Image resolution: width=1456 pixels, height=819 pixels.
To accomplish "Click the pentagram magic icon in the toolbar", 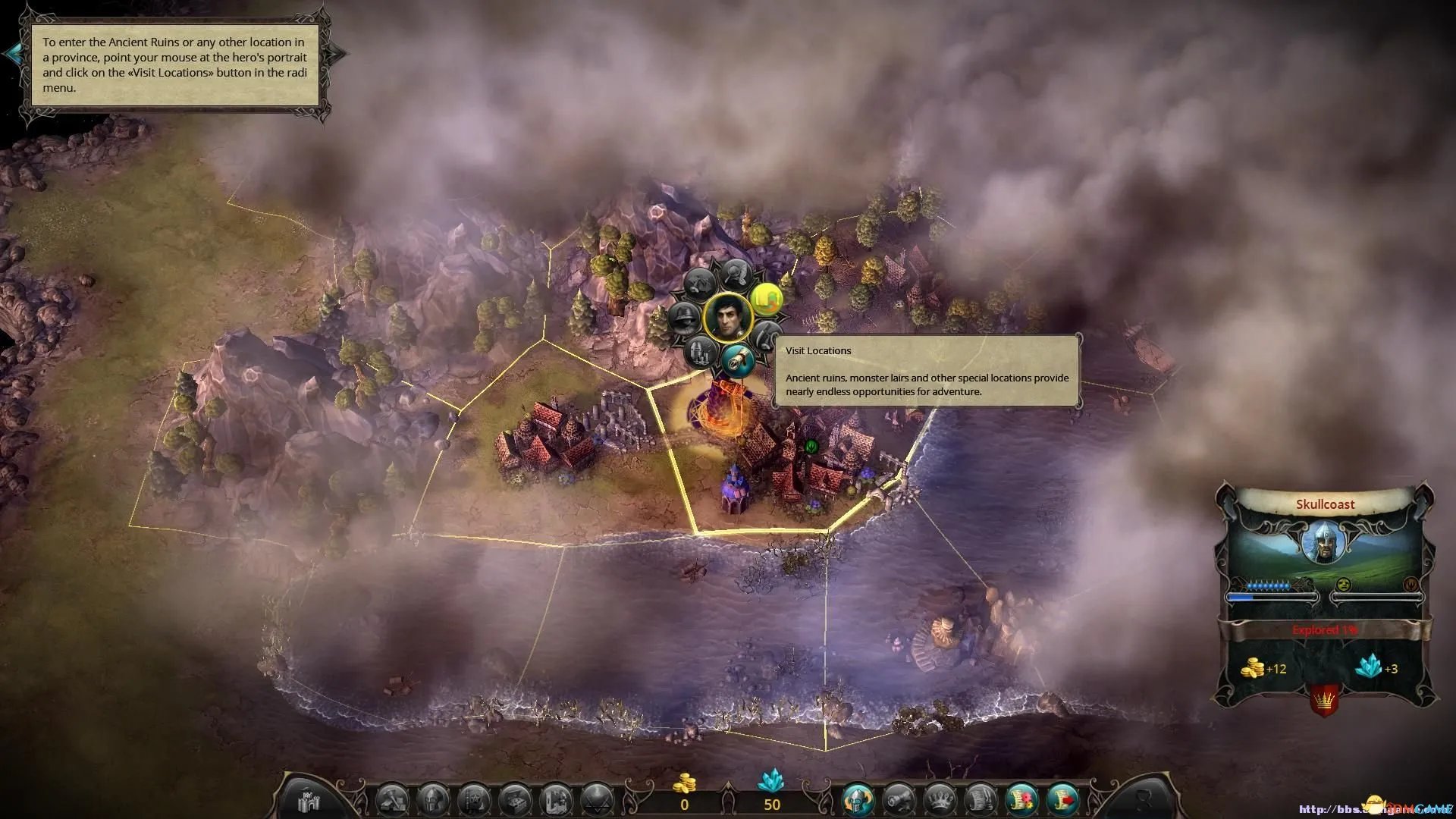I will coord(598,800).
